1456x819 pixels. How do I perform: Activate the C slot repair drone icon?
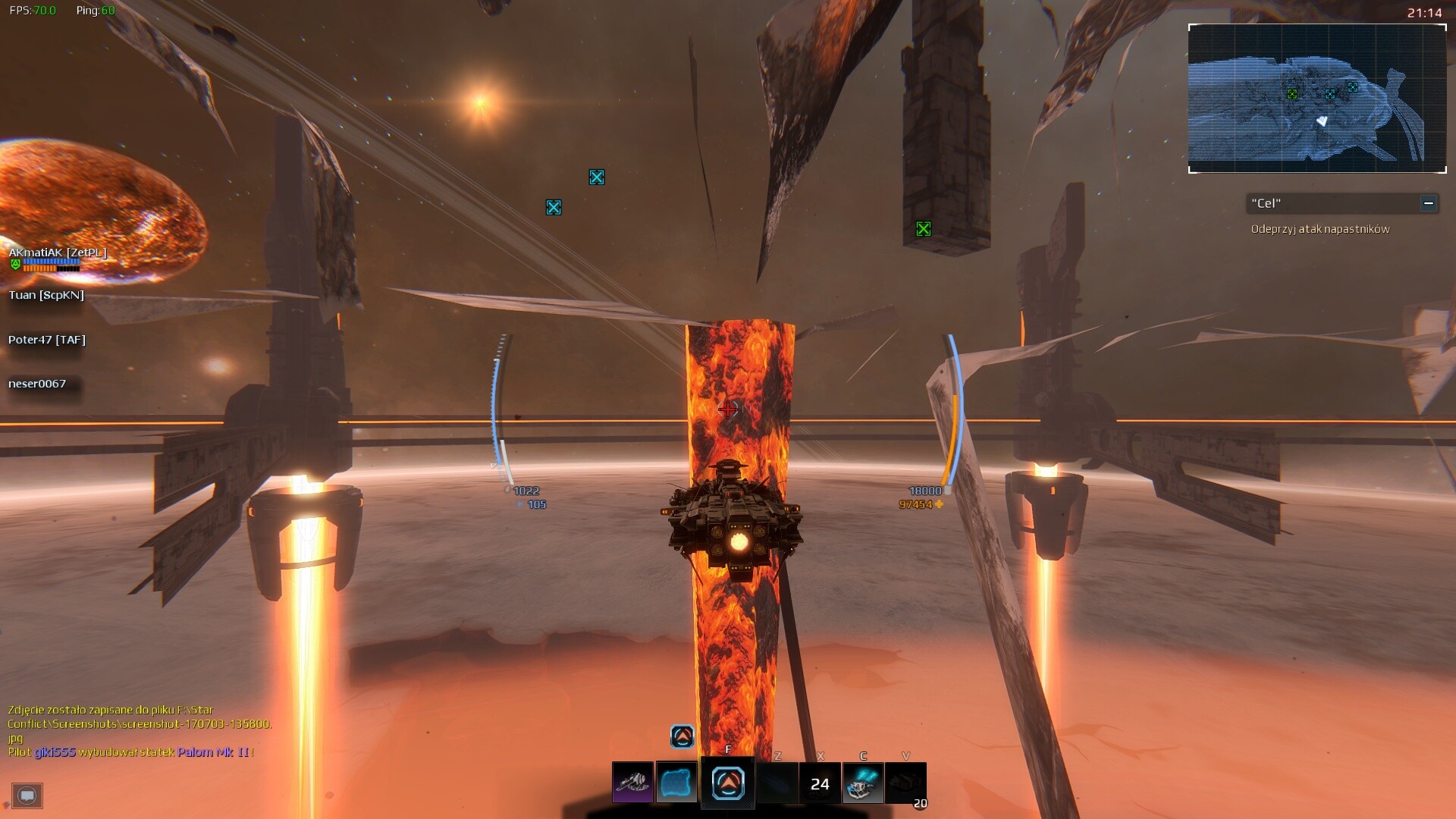click(861, 783)
